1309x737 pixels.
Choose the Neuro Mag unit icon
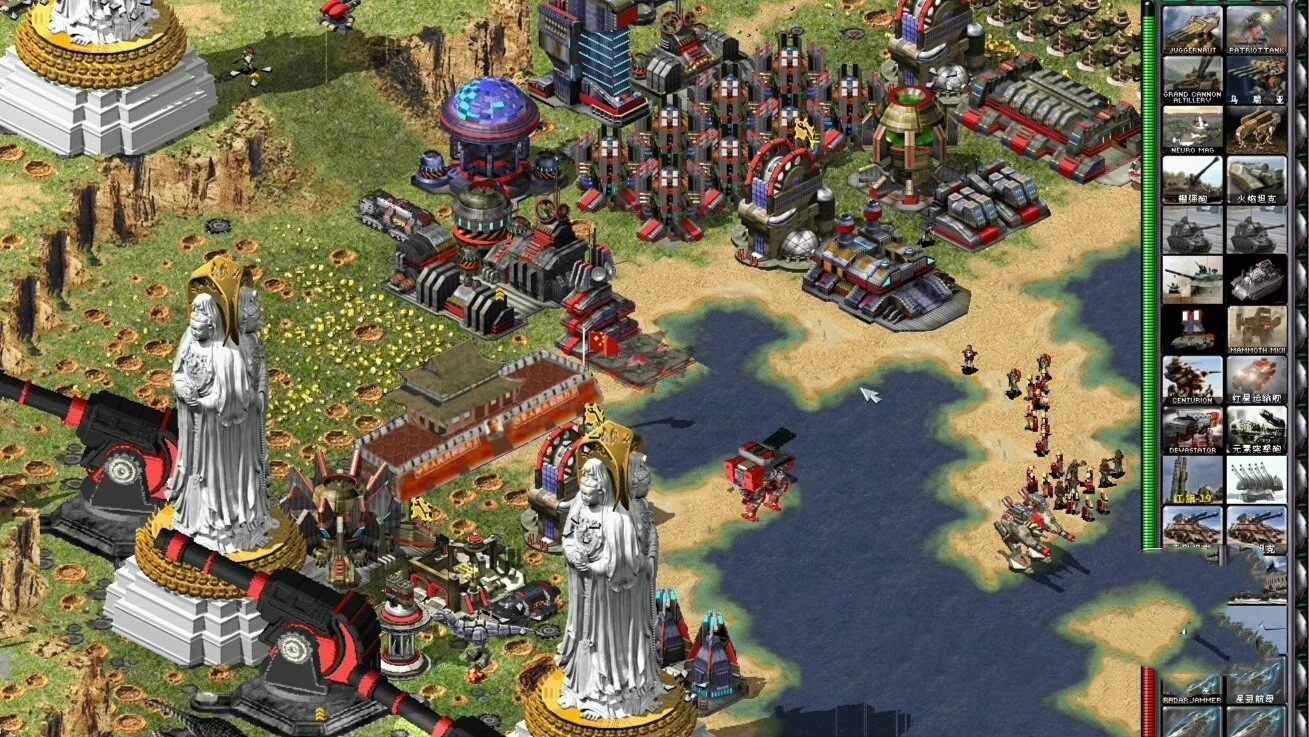tap(1192, 129)
